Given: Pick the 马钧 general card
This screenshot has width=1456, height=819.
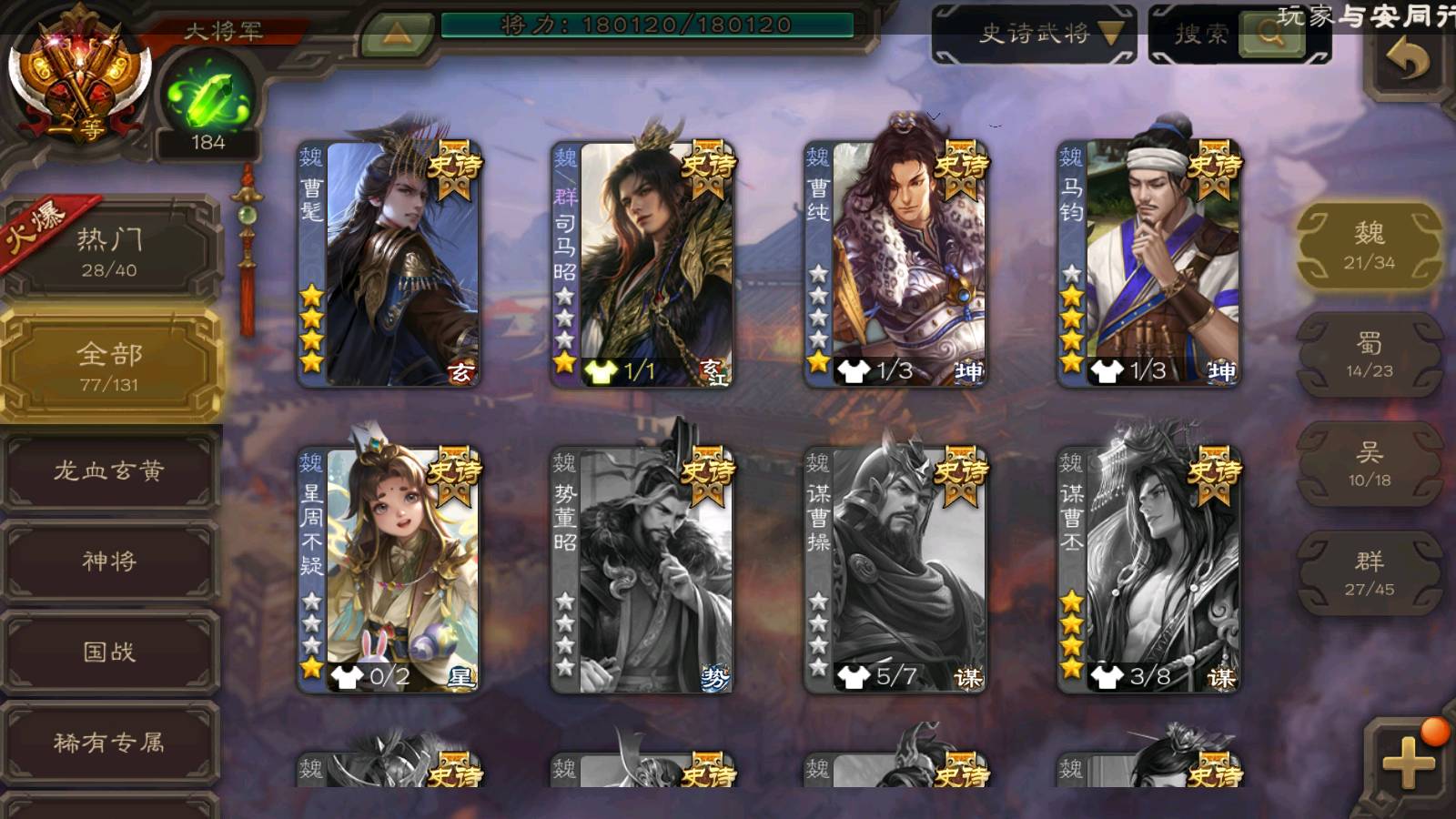Looking at the screenshot, I should (1148, 264).
